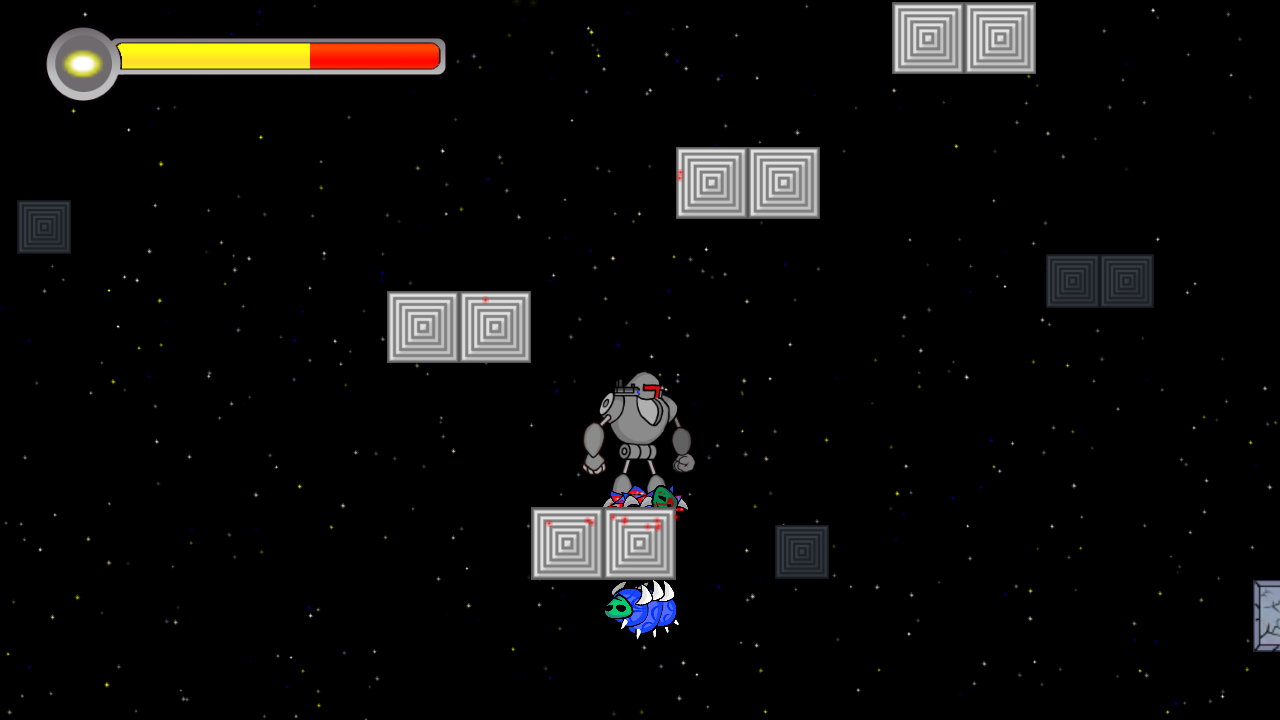The image size is (1280, 720).
Task: Click the glowing energy orb icon
Action: tap(81, 63)
